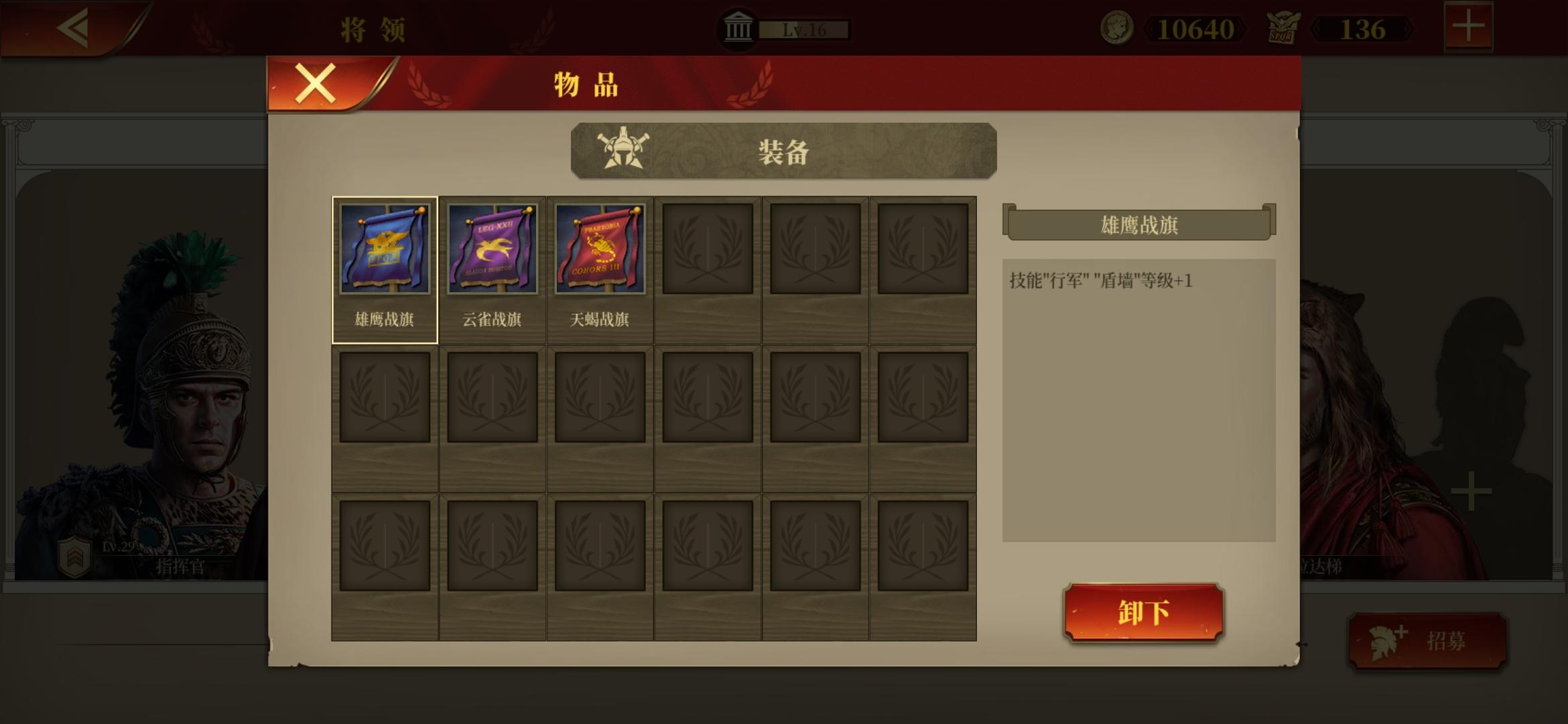Click an empty laurel equipment slot
The width and height of the screenshot is (1568, 724).
pyautogui.click(x=708, y=247)
